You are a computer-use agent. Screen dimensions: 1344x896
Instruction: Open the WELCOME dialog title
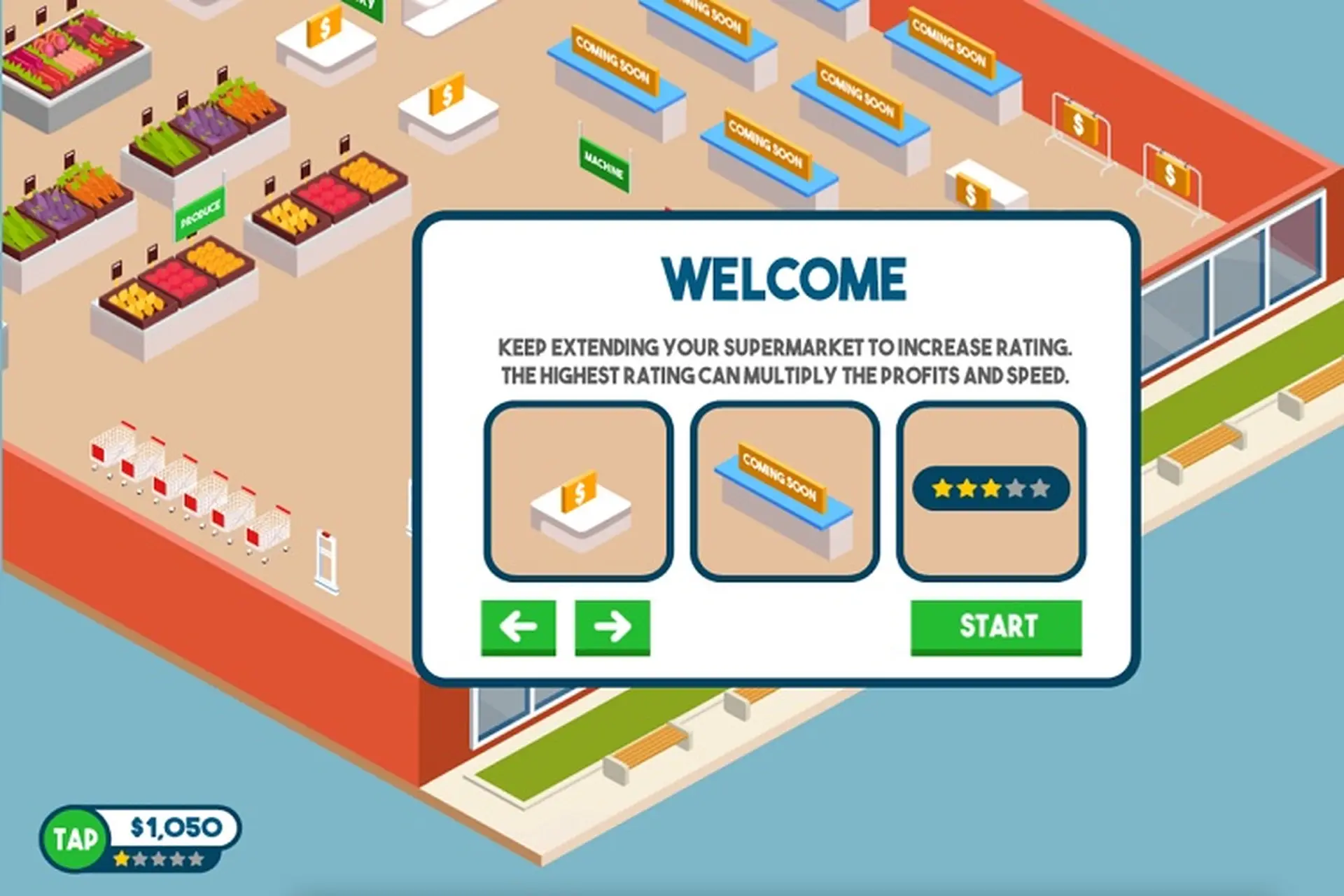(x=784, y=279)
